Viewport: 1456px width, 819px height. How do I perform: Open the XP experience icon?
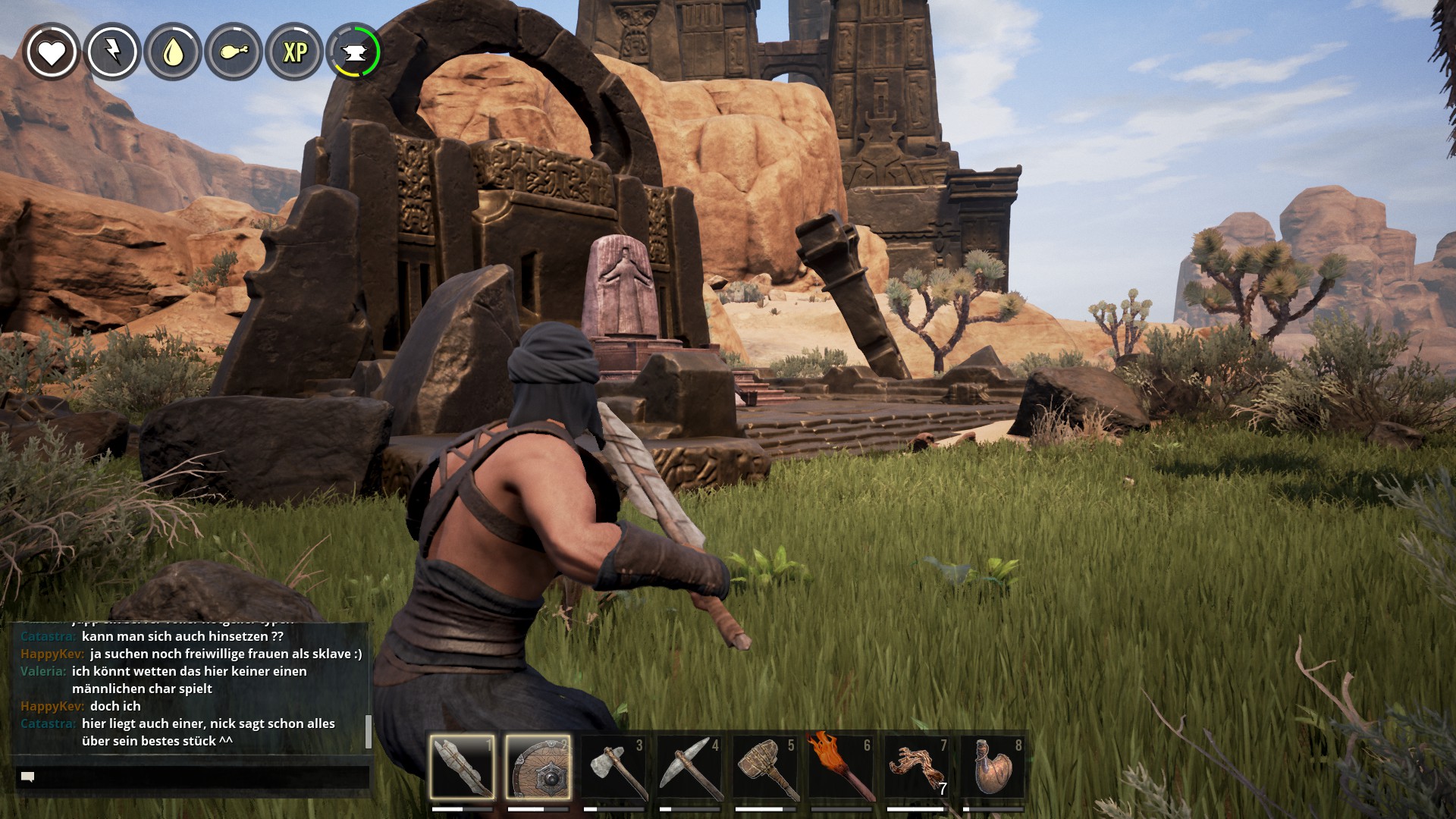(294, 52)
